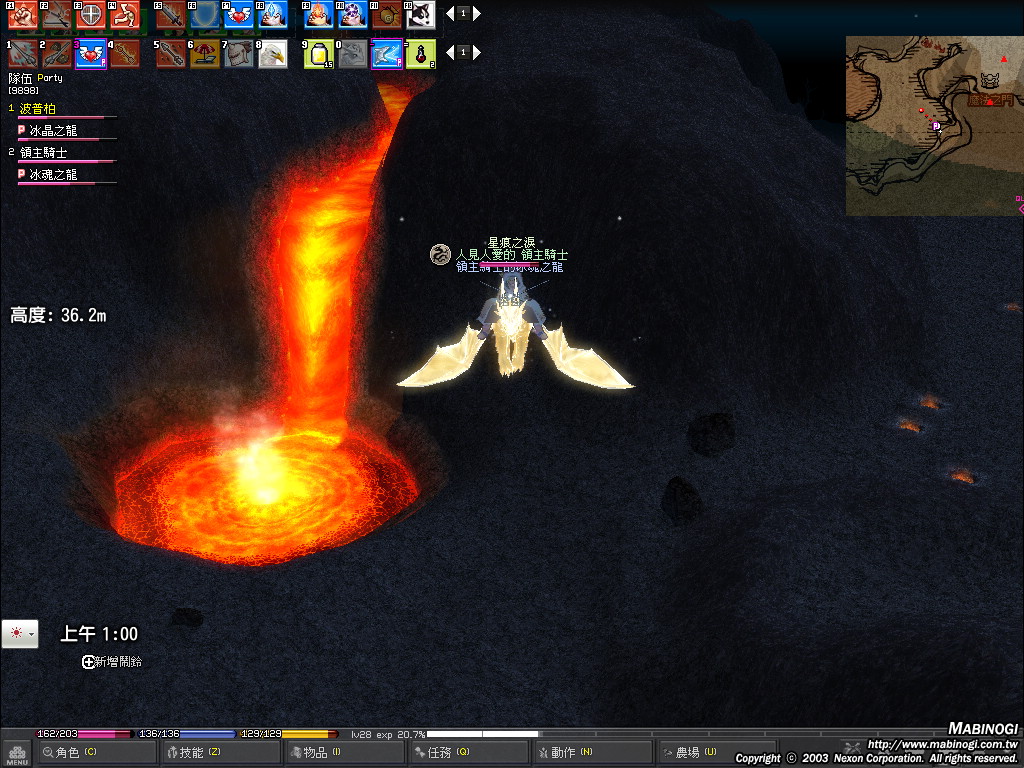This screenshot has height=768, width=1024.
Task: Select the beach umbrella rest skill
Action: click(x=204, y=54)
